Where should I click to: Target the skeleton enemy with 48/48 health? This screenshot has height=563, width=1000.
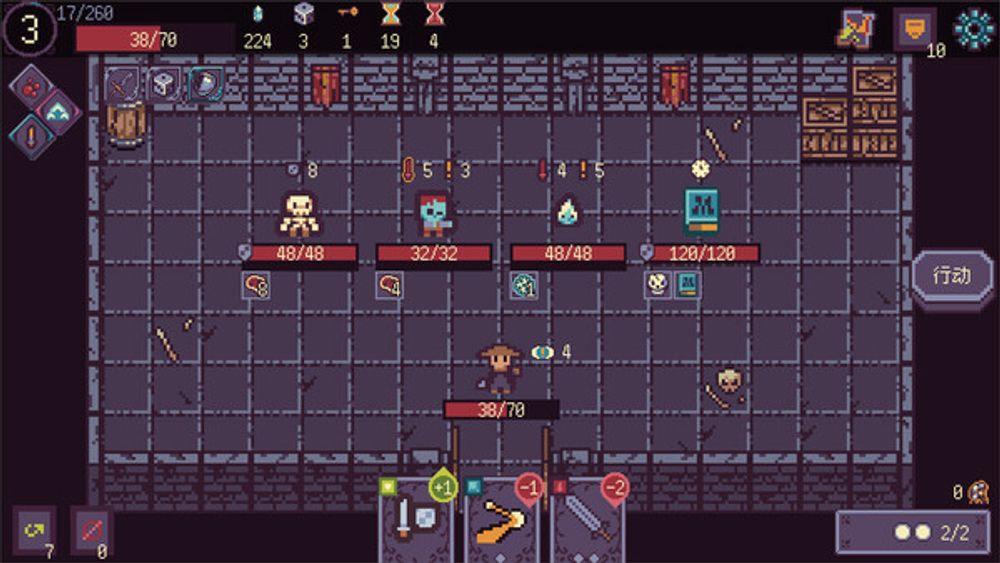point(298,213)
